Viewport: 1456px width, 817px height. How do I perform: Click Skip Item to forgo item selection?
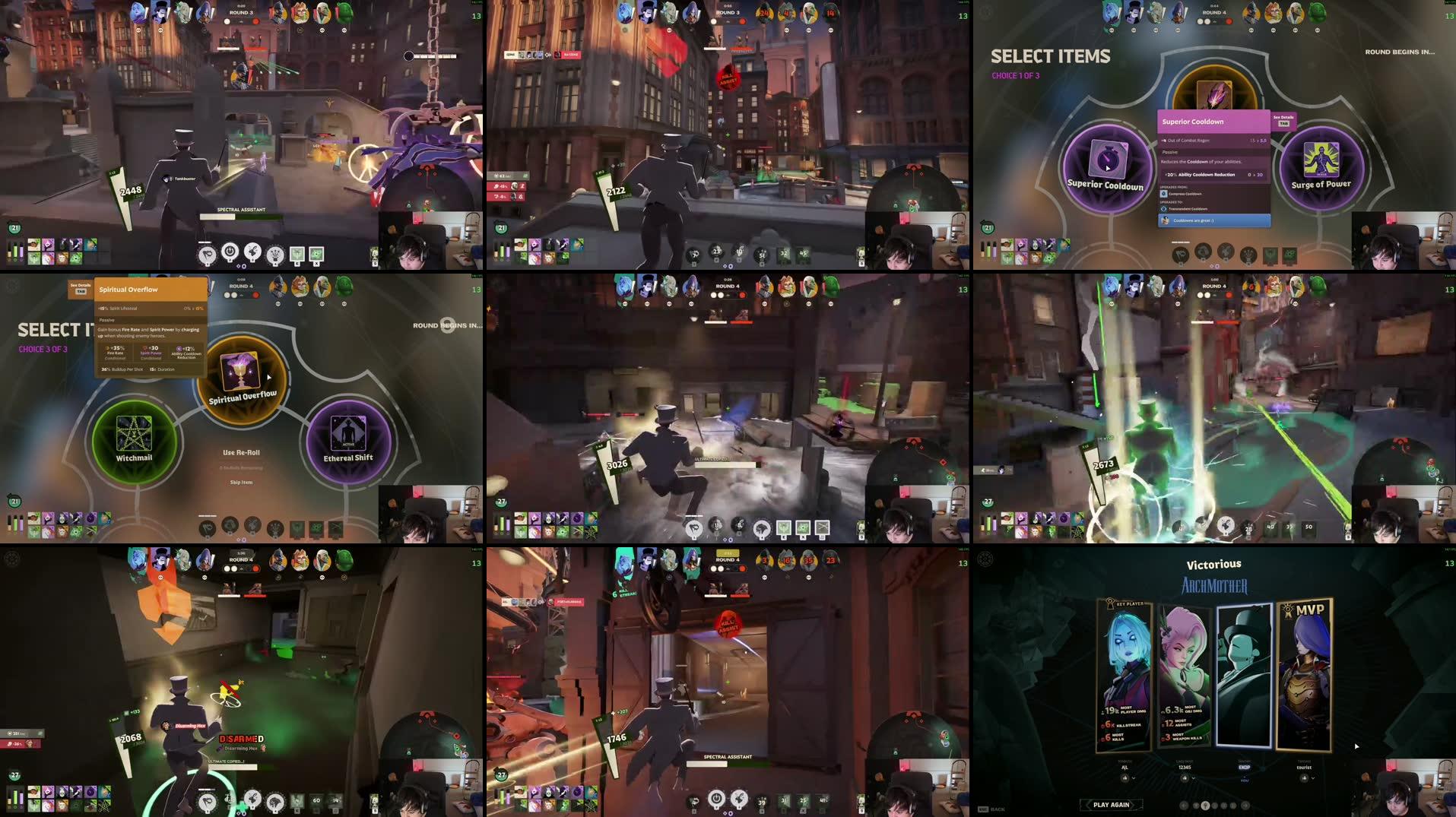240,482
